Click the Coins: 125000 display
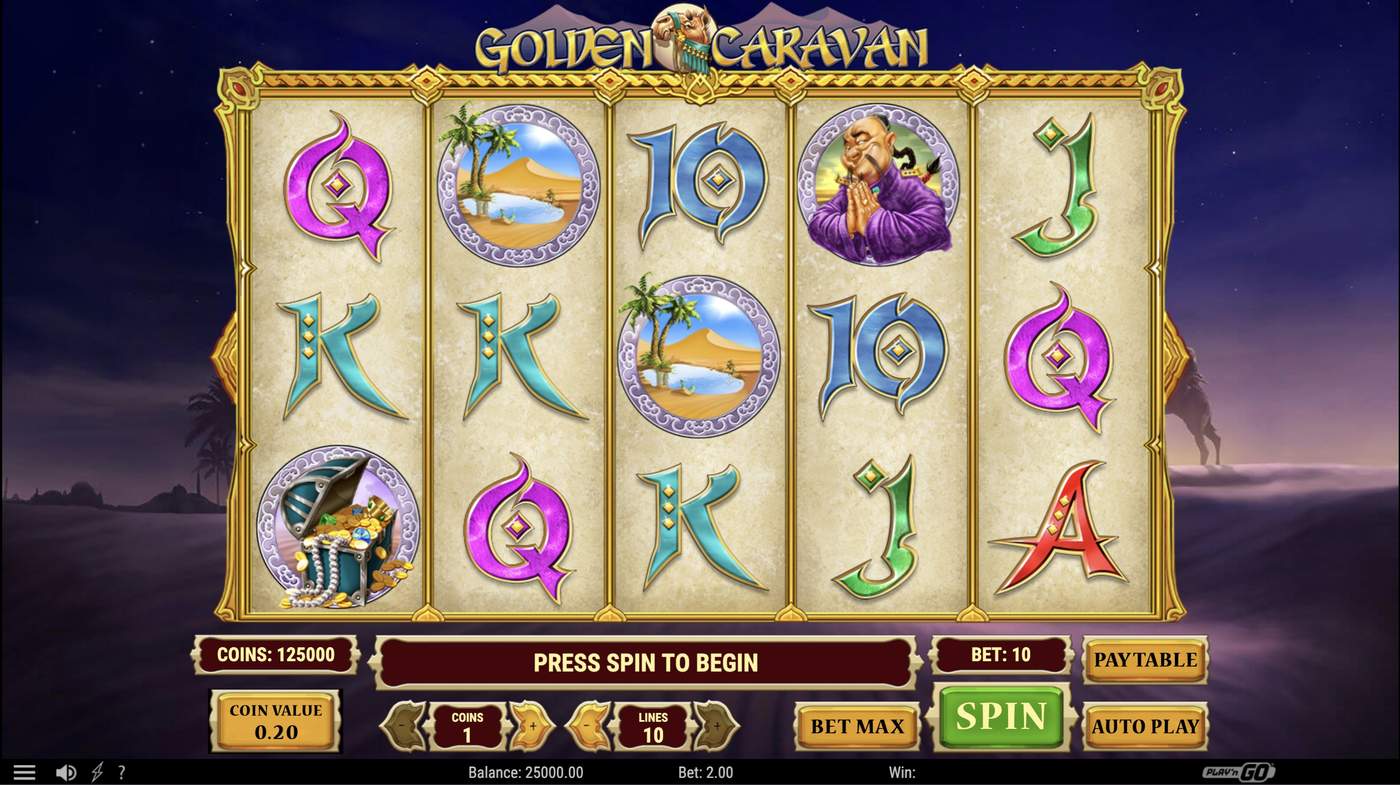Viewport: 1400px width, 785px height. (x=274, y=655)
